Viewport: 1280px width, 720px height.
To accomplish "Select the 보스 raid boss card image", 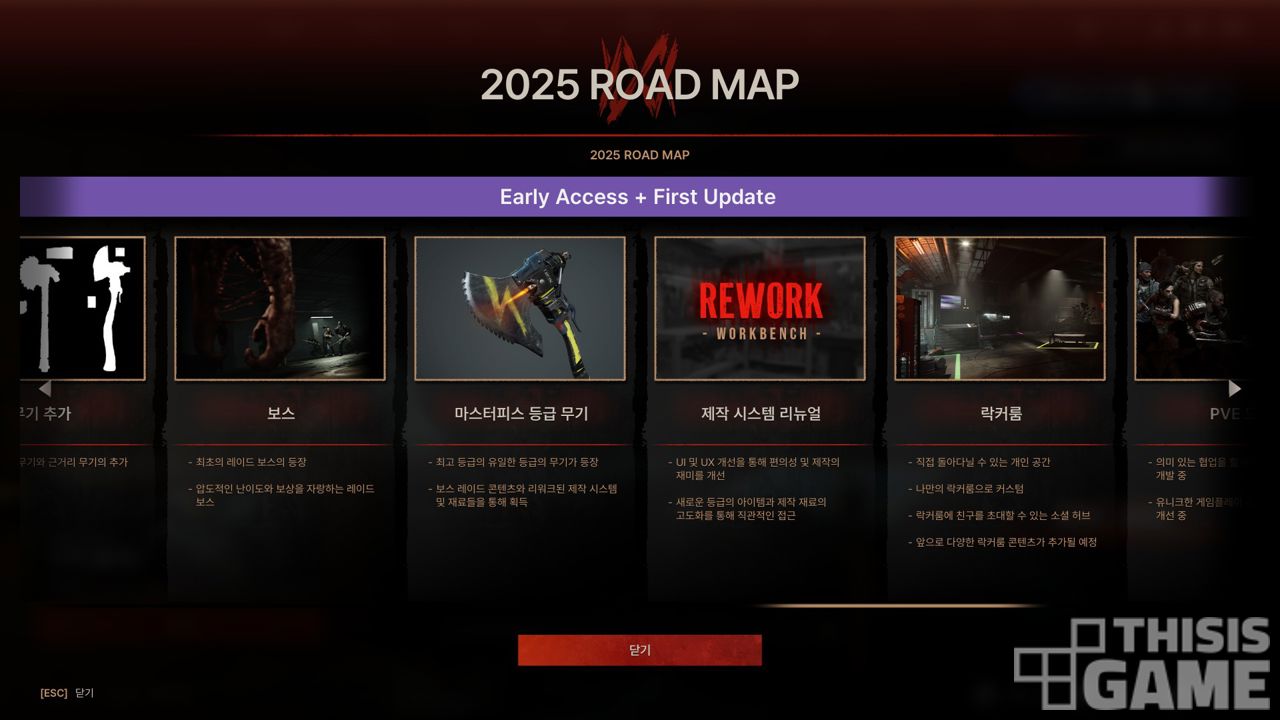I will 280,308.
